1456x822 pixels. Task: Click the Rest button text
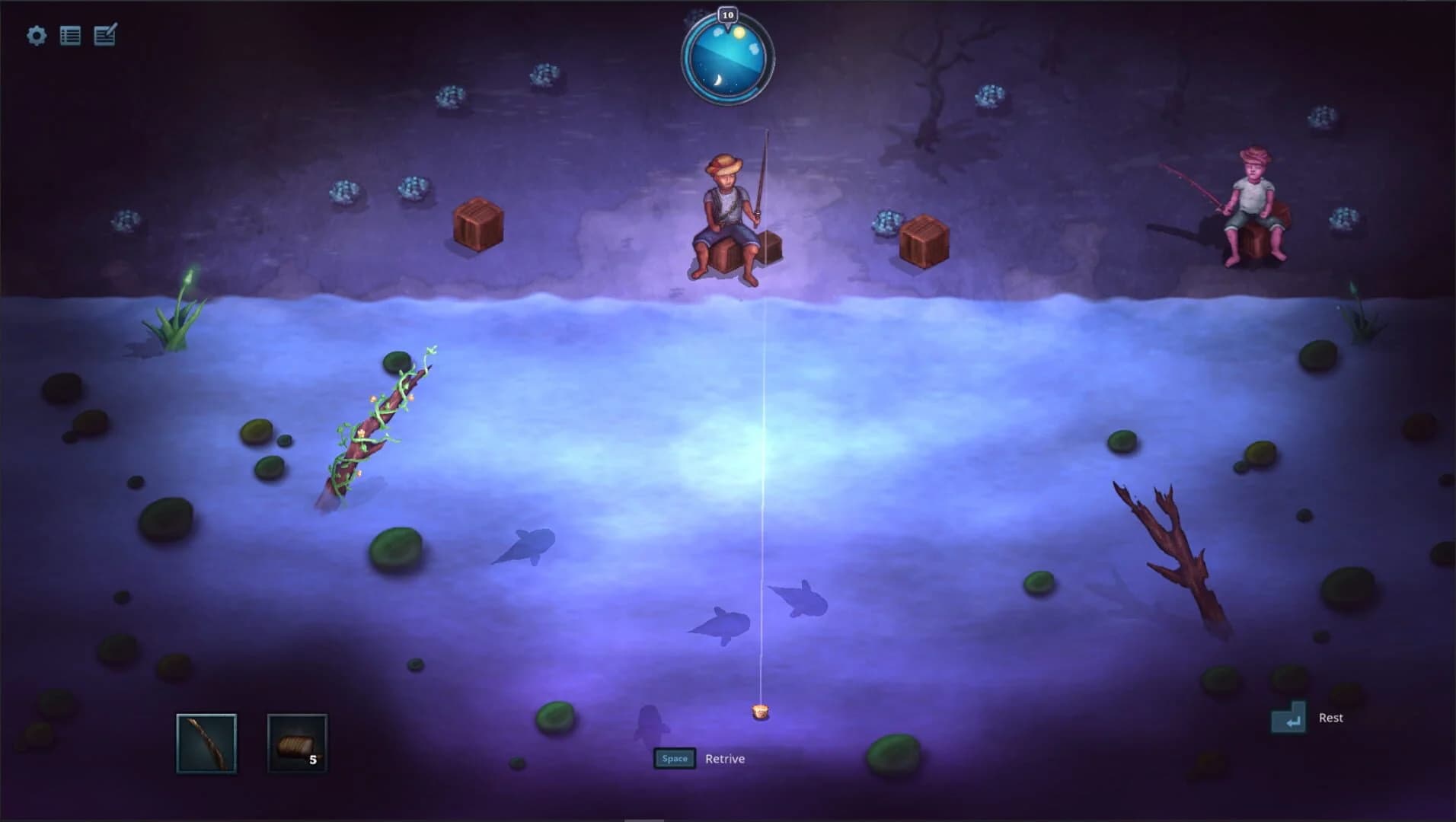[1331, 717]
